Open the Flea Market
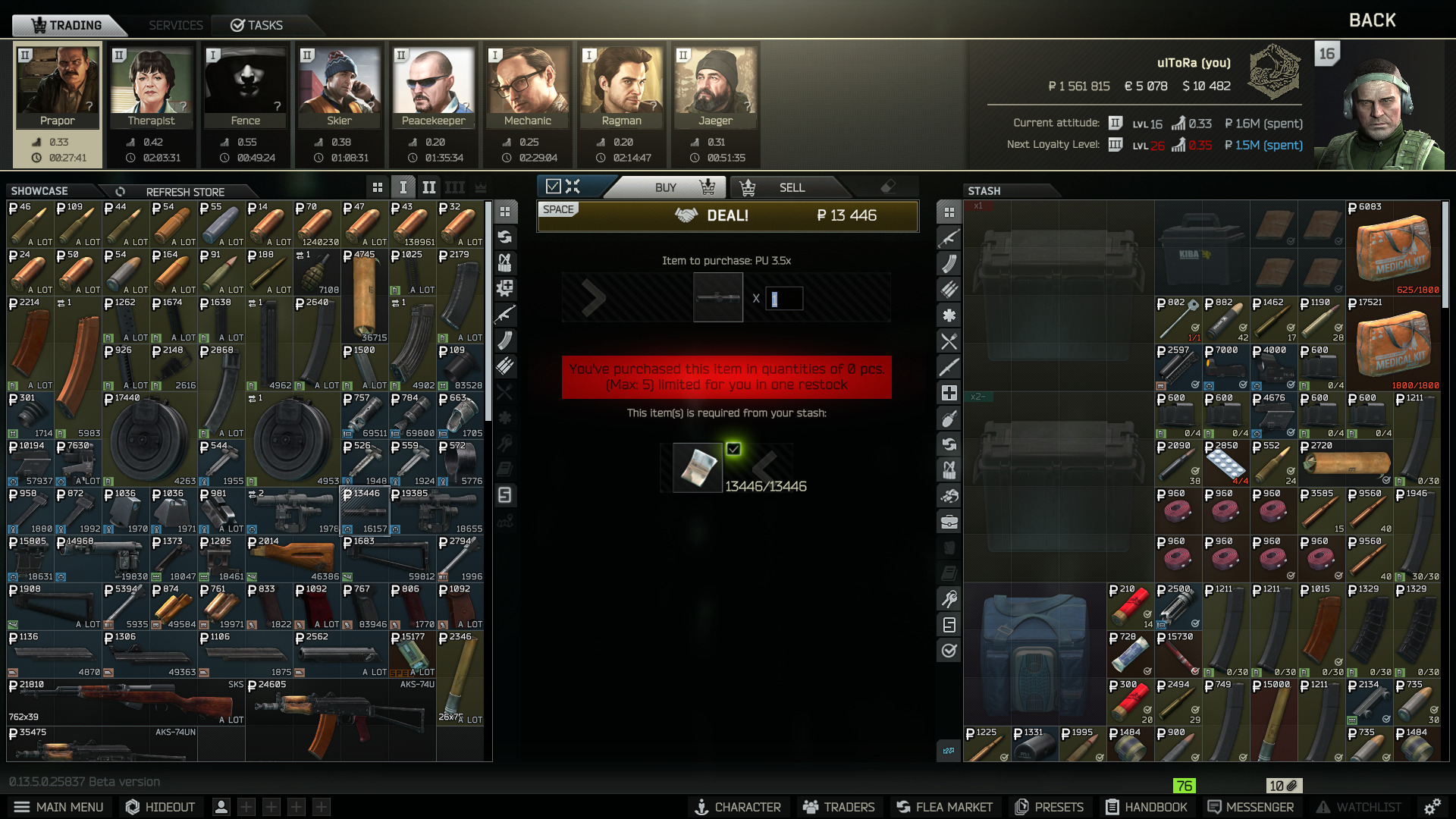The image size is (1456, 819). click(x=944, y=807)
